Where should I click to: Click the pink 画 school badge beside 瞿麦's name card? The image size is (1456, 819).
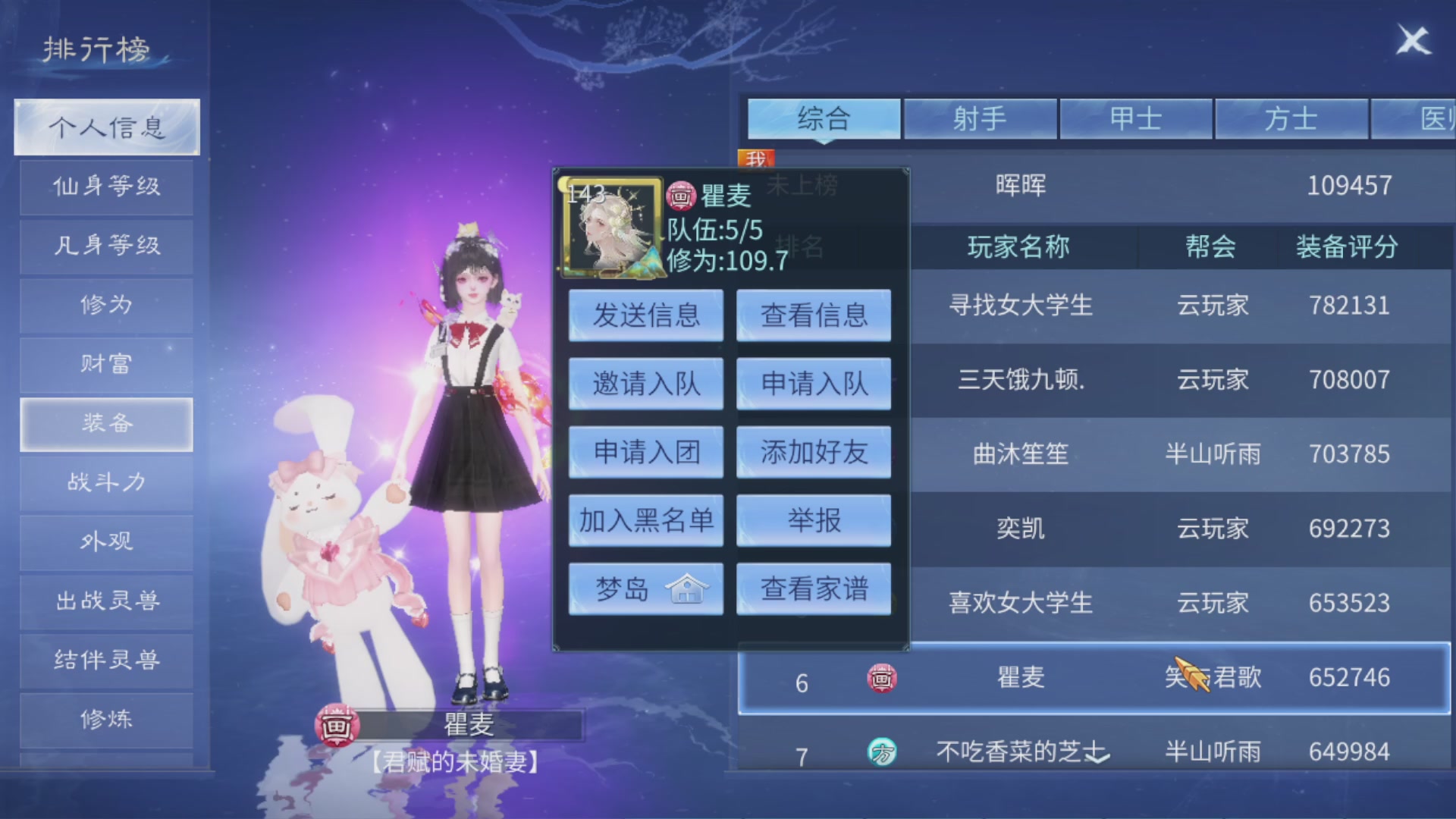pos(681,196)
